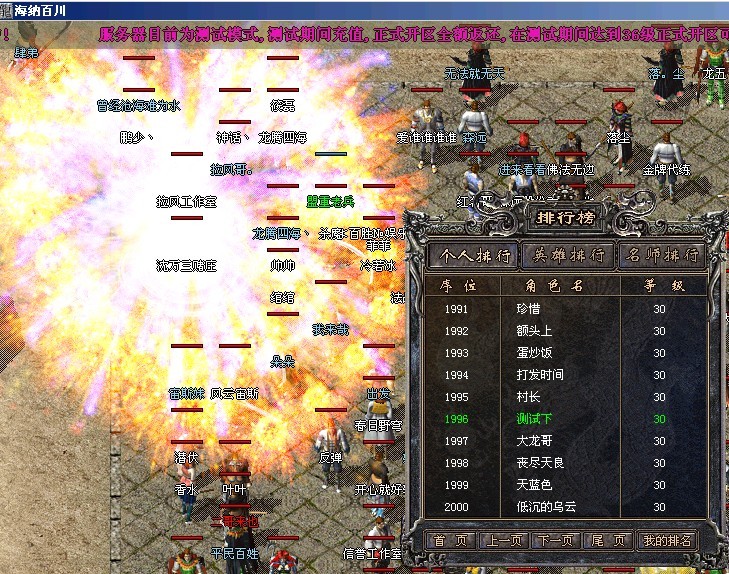Image resolution: width=729 pixels, height=574 pixels.
Task: Switch to the 个人排行 tab
Action: (474, 256)
